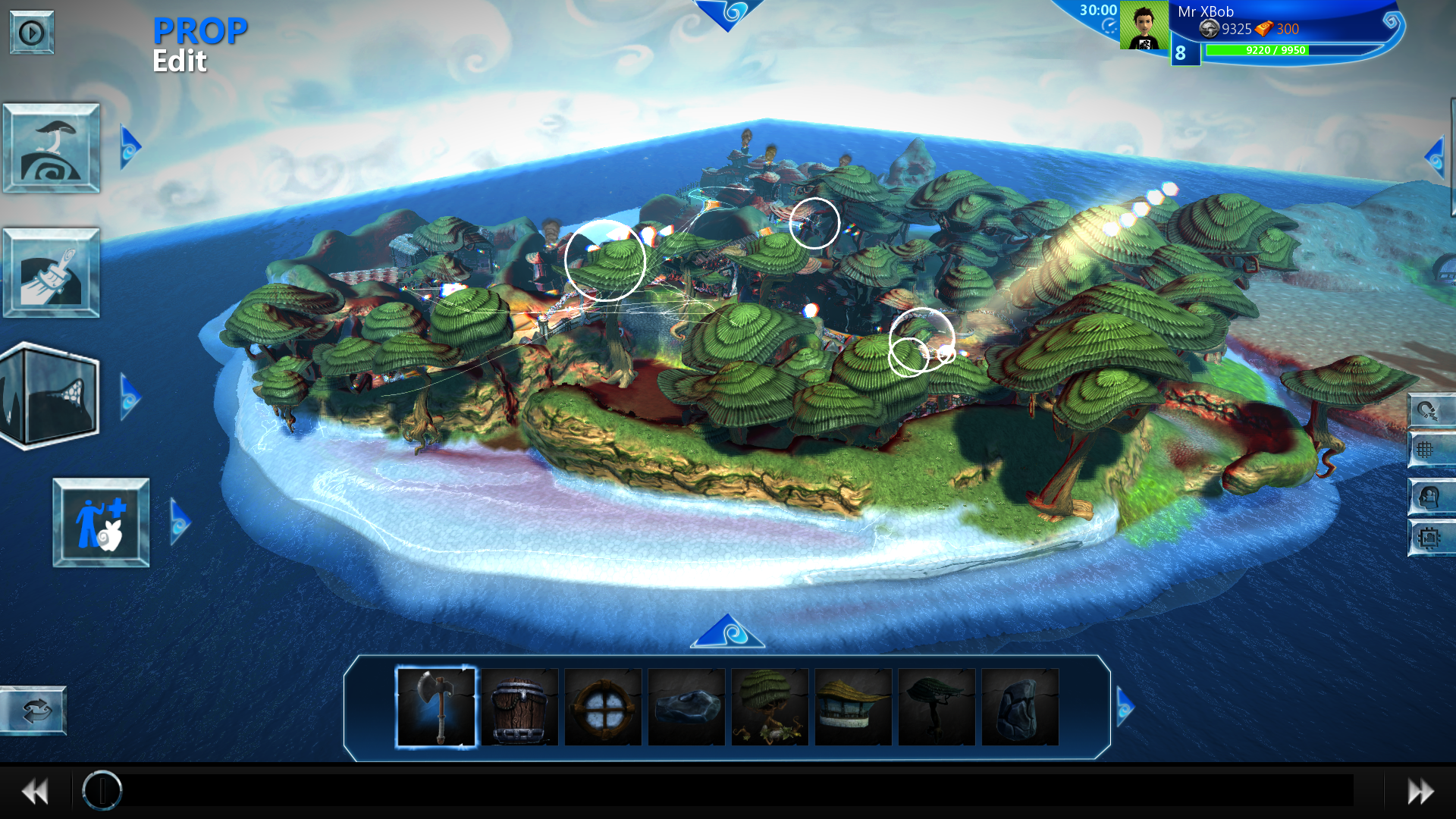Choose the thatched roof hut prop
Image resolution: width=1456 pixels, height=819 pixels.
click(x=853, y=707)
